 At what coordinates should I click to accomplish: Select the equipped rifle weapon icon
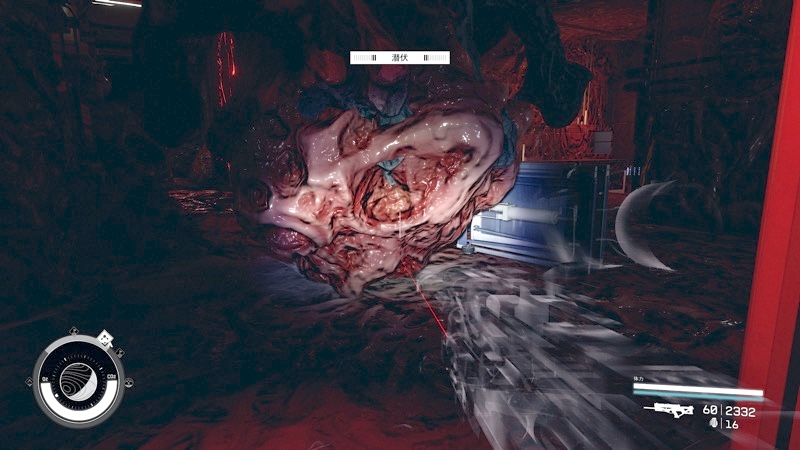coord(669,409)
